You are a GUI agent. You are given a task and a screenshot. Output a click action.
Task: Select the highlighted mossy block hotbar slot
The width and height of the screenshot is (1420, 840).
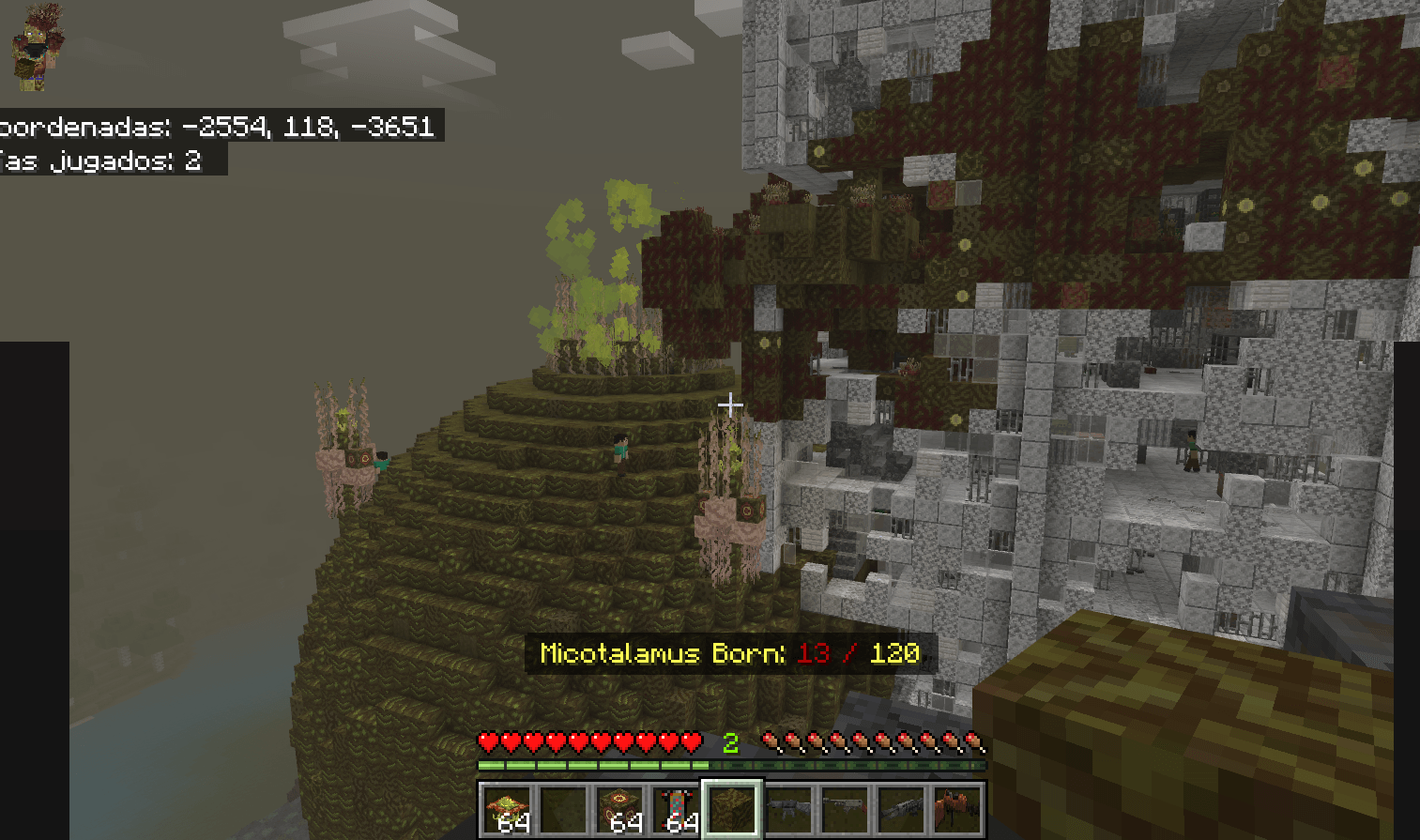click(732, 809)
